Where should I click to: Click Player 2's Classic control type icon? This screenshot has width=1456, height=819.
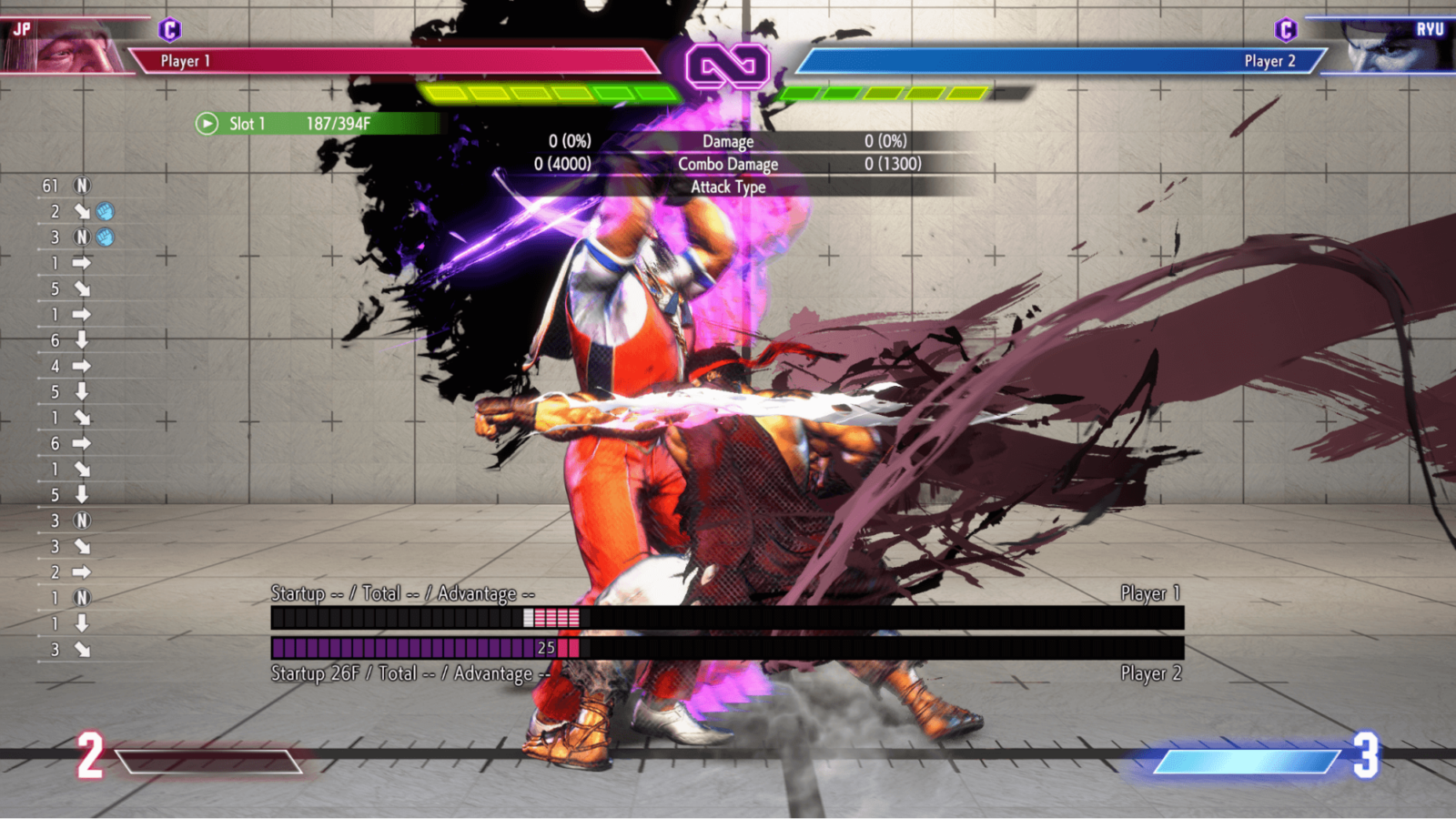(x=1285, y=30)
